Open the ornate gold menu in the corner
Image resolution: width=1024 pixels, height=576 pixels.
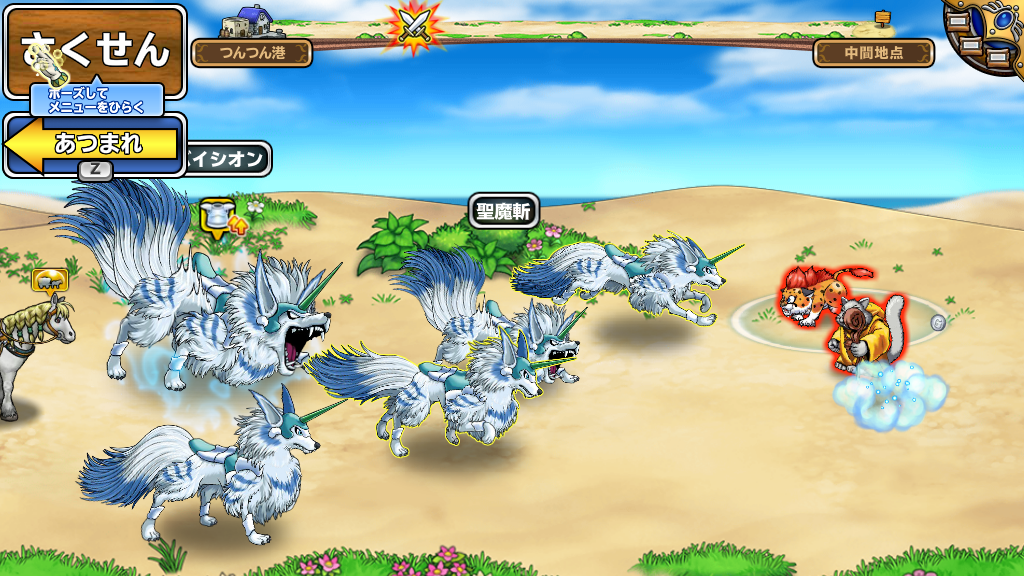pyautogui.click(x=988, y=38)
